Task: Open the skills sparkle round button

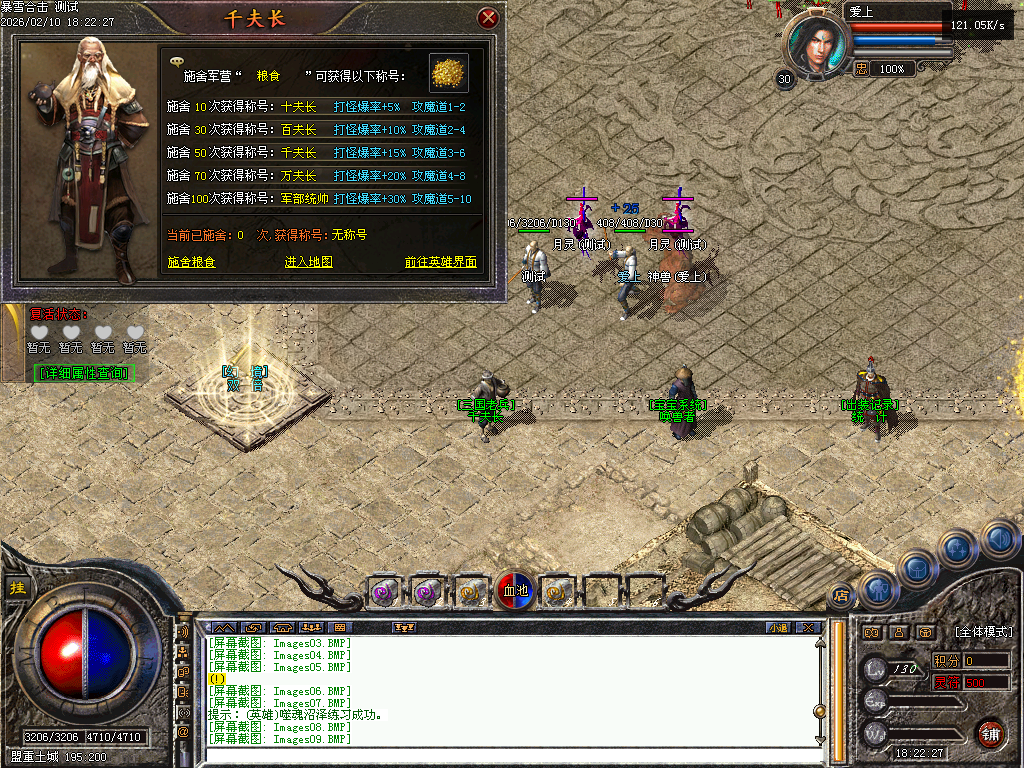Action: coord(957,548)
